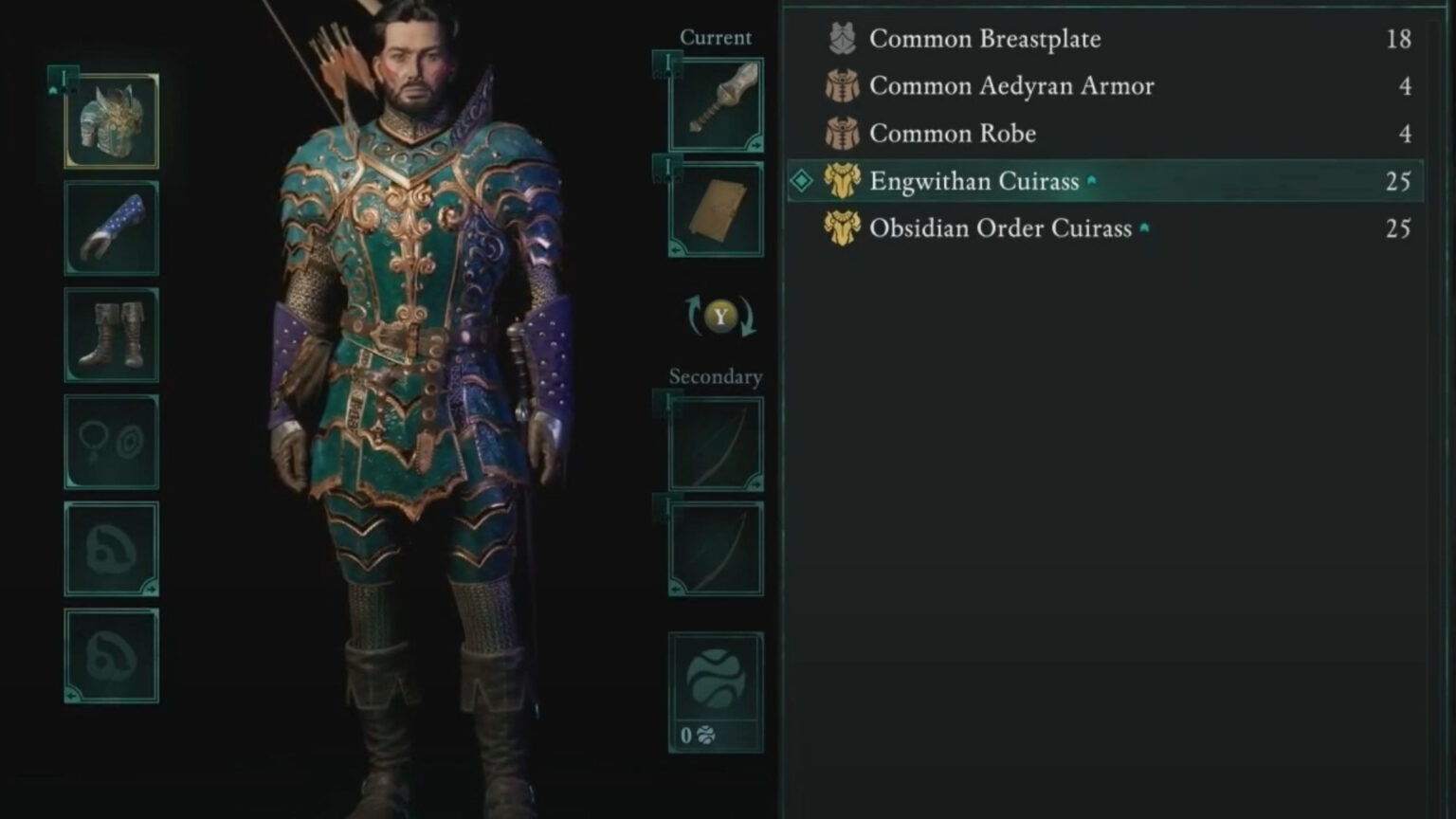This screenshot has width=1456, height=819.
Task: Select Common Aedyran Armor in the list
Action: (1012, 86)
